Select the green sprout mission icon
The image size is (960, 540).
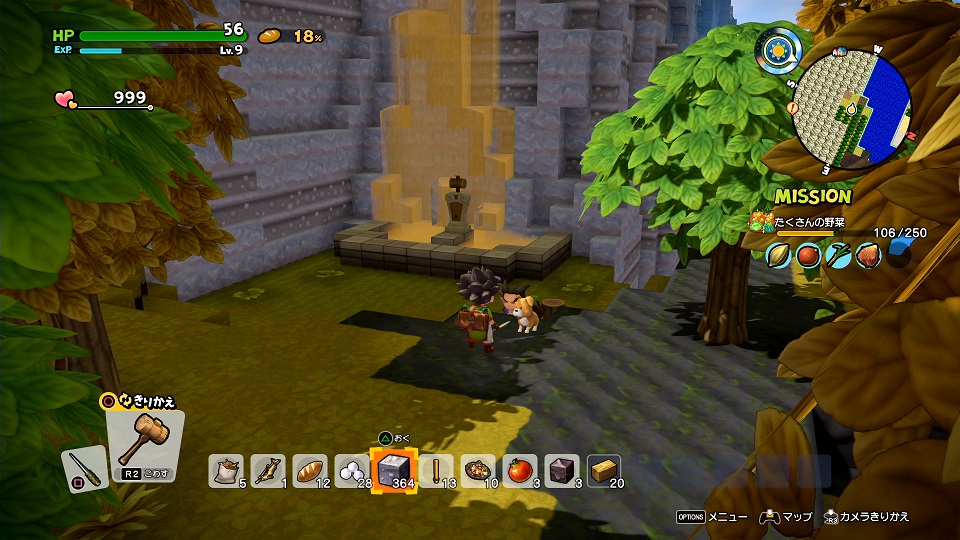(838, 255)
